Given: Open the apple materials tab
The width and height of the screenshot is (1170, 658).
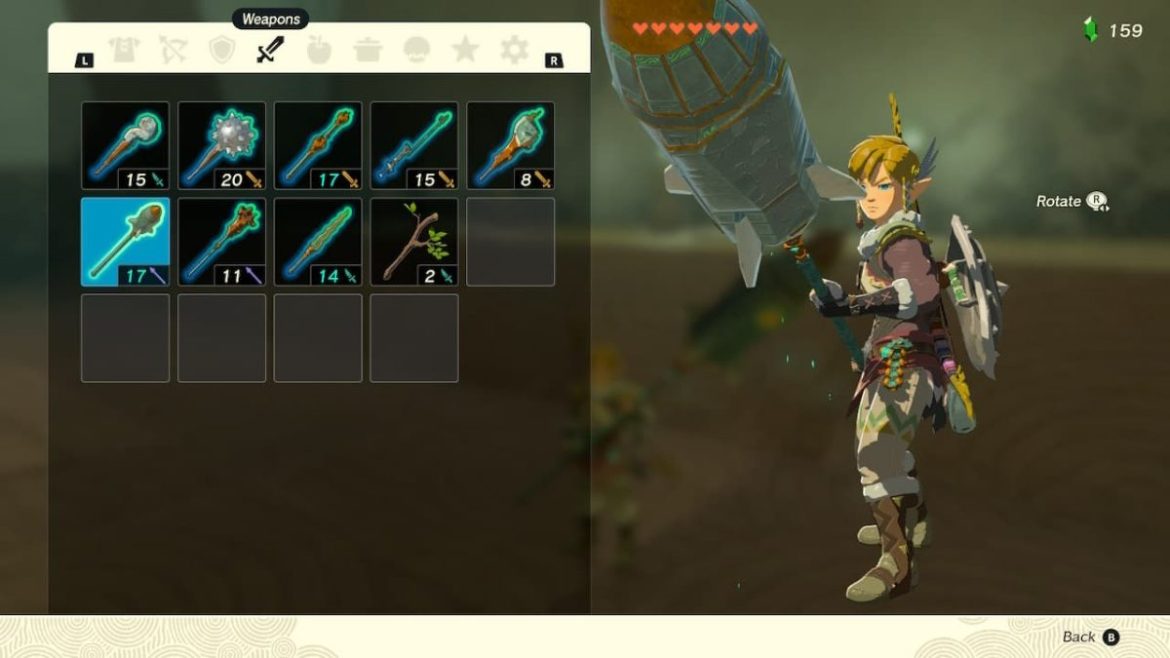Looking at the screenshot, I should point(319,50).
